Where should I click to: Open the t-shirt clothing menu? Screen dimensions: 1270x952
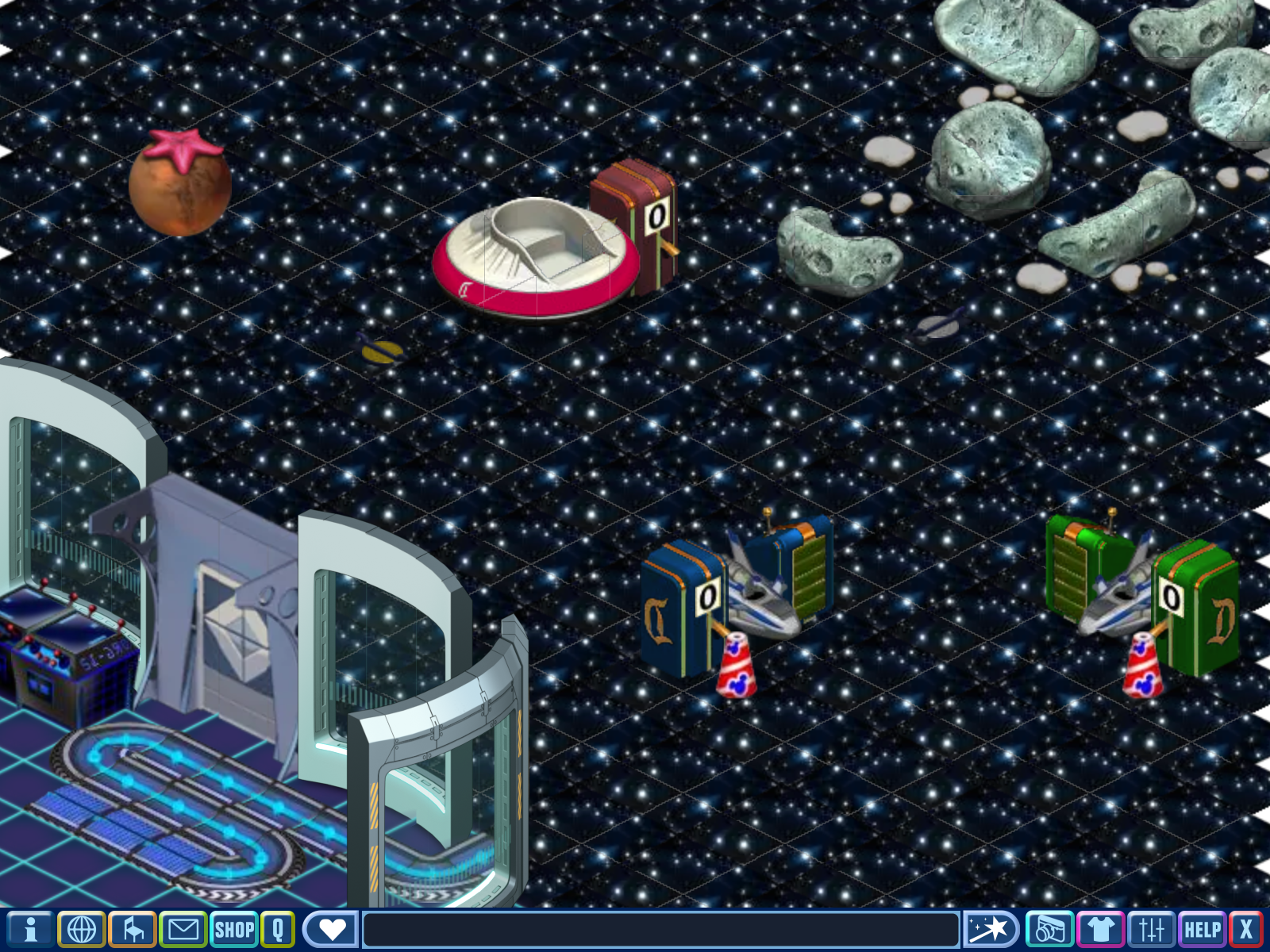tap(1100, 929)
